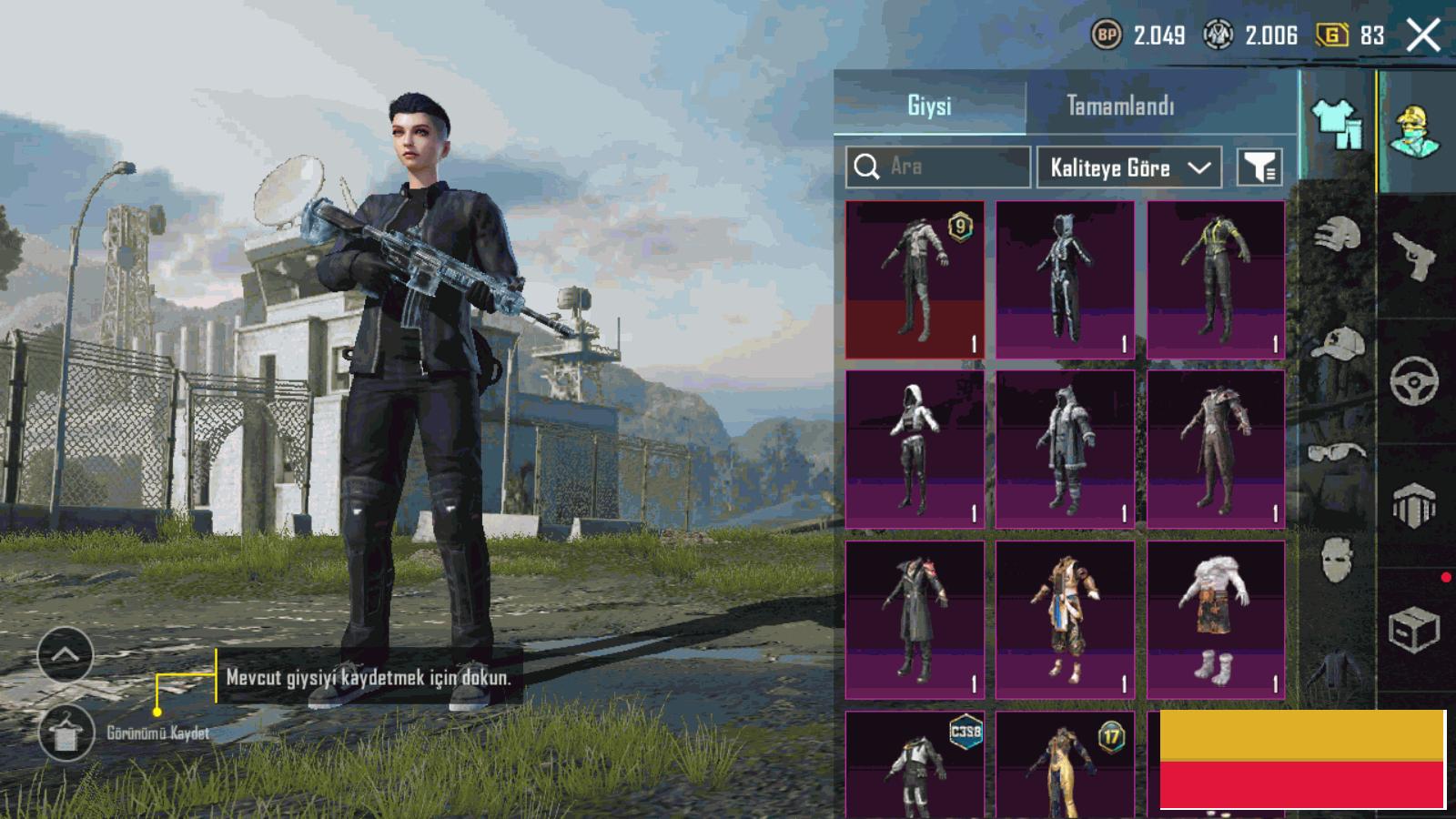Close the inventory with the X button
Screen dimensions: 1456x819
click(1423, 36)
